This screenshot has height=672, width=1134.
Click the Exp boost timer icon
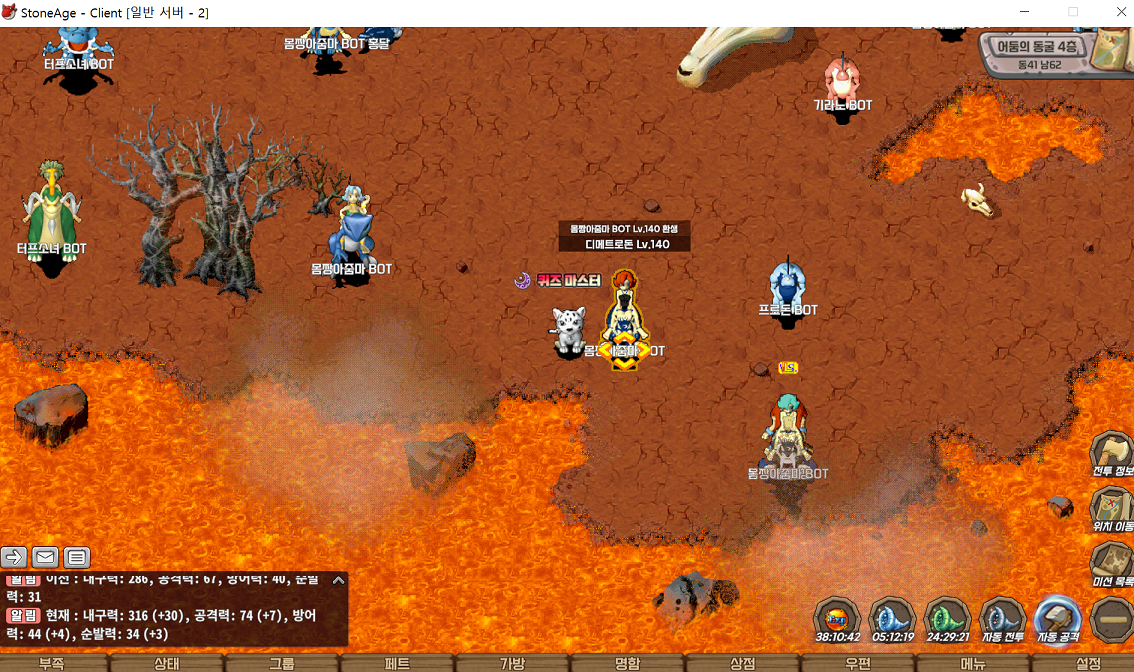click(x=837, y=616)
